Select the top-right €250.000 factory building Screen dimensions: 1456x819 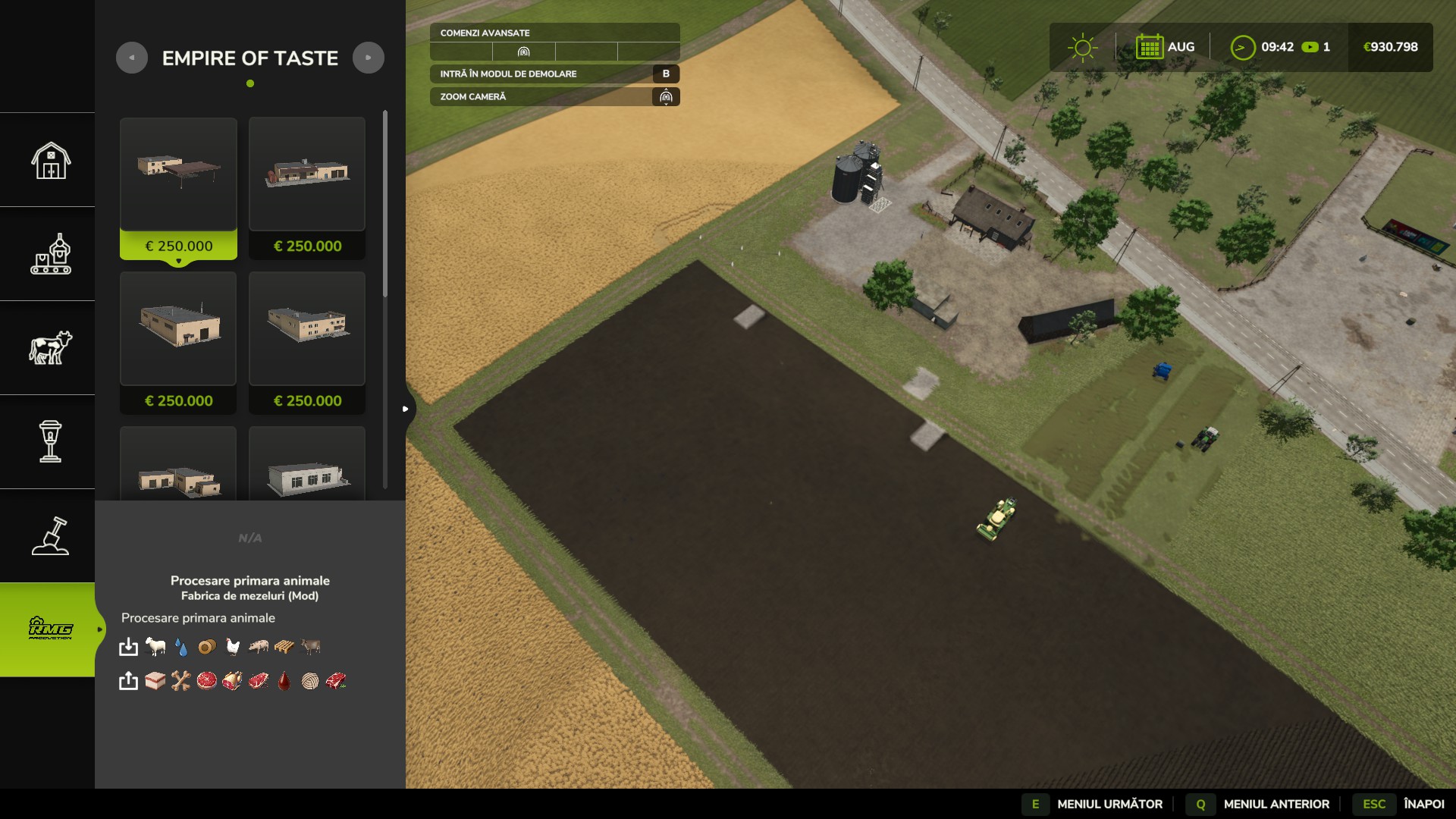307,174
